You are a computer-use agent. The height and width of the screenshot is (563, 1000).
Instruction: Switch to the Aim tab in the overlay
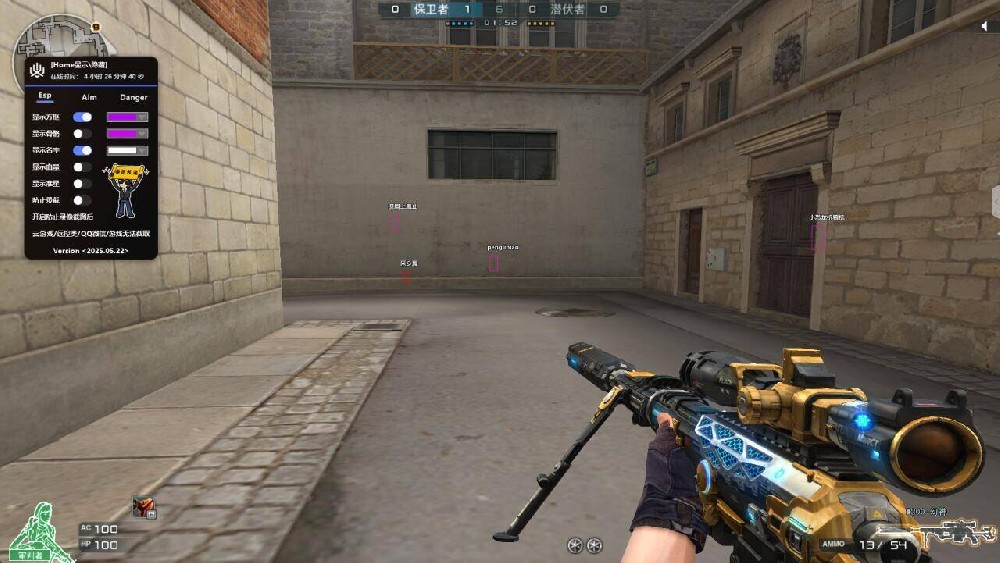(88, 97)
